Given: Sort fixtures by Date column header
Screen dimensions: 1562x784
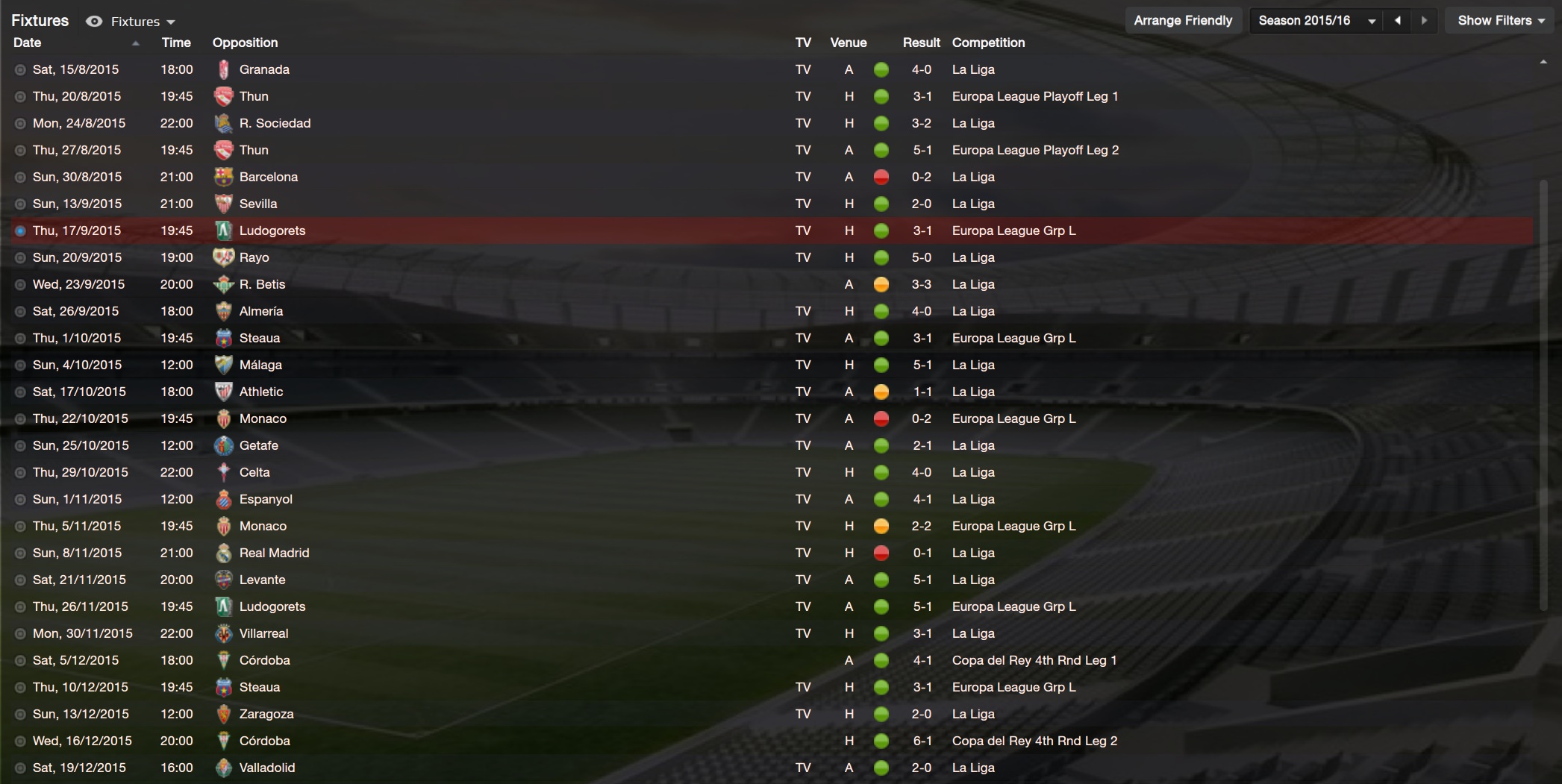Looking at the screenshot, I should pos(28,43).
